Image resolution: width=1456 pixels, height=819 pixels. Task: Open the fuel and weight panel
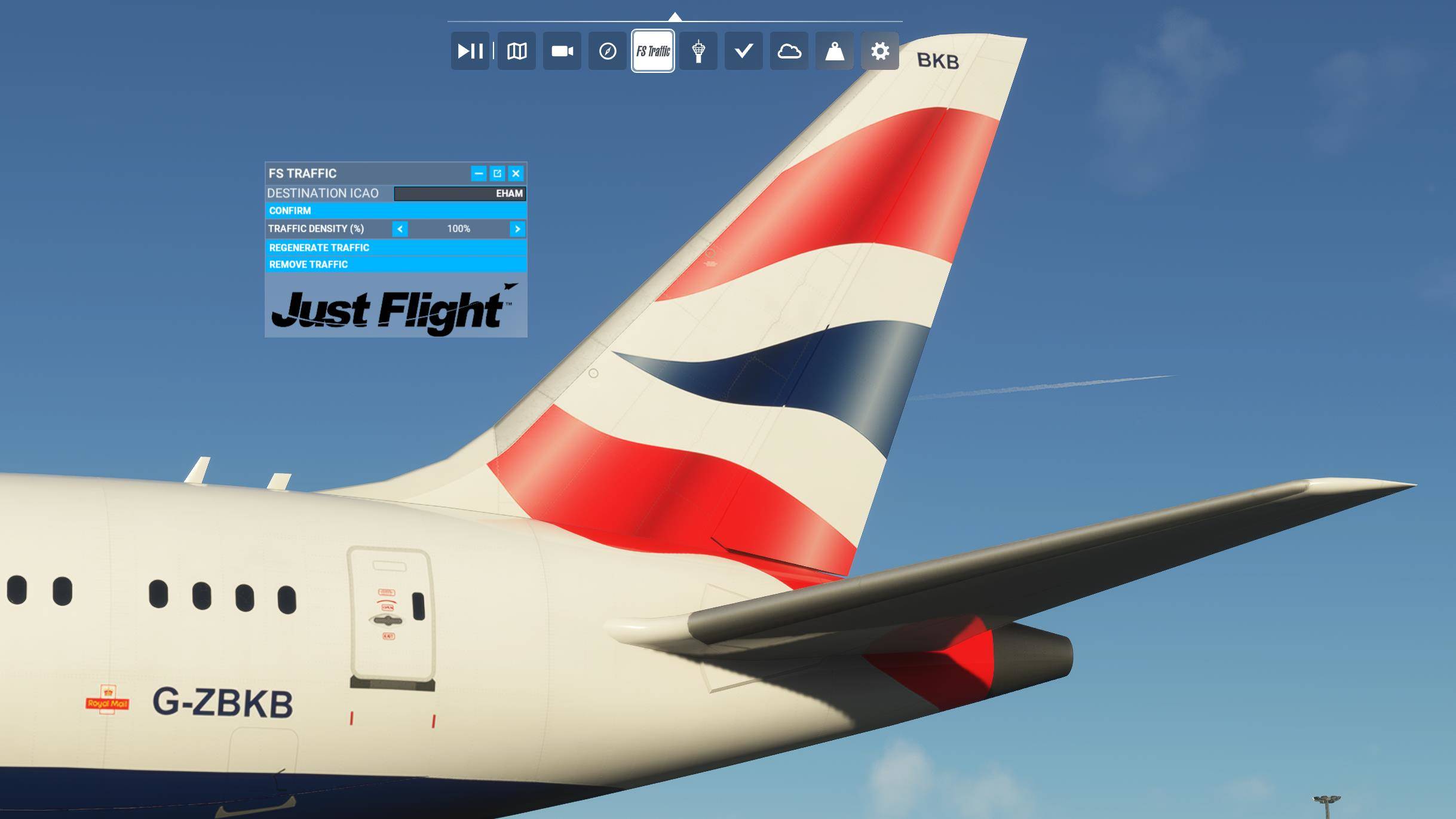pyautogui.click(x=834, y=51)
